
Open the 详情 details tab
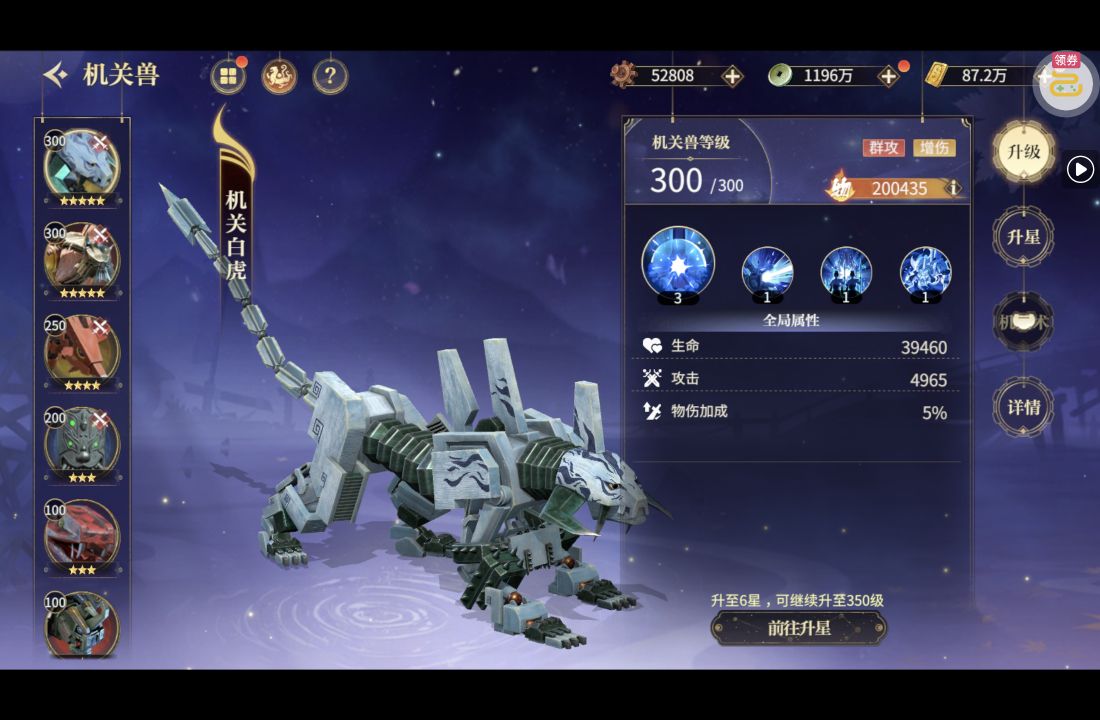pyautogui.click(x=1023, y=407)
